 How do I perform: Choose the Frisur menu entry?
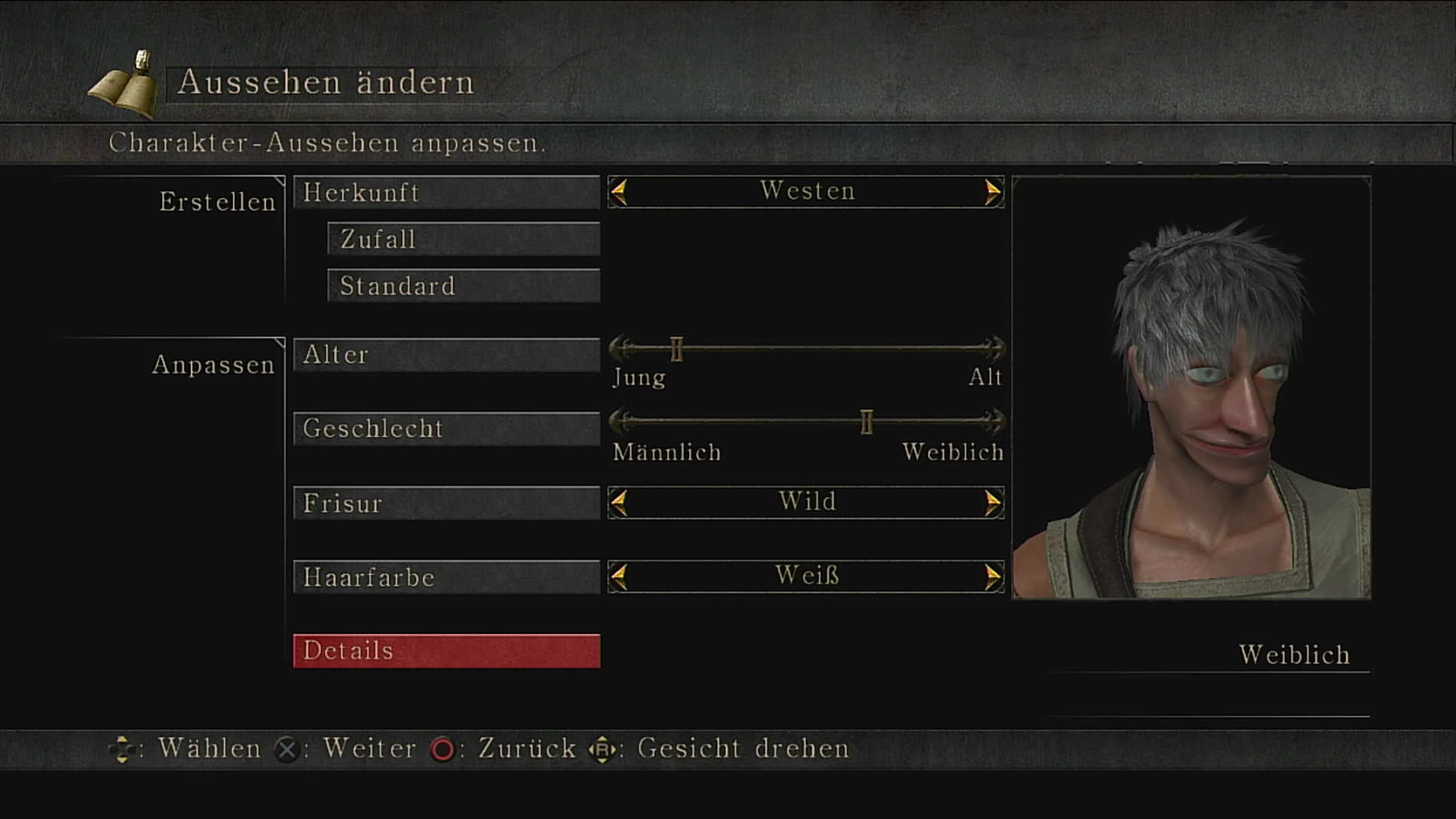point(446,503)
